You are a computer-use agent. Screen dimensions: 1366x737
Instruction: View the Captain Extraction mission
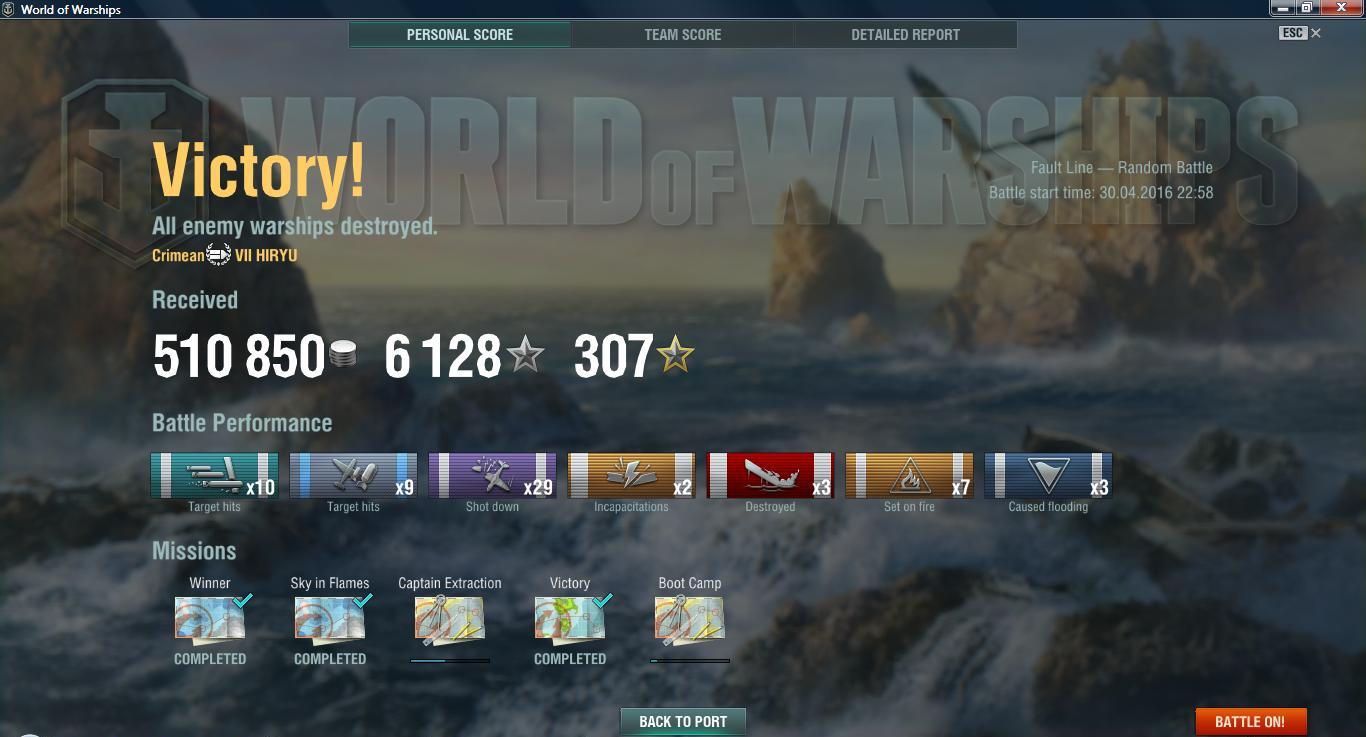[x=450, y=619]
